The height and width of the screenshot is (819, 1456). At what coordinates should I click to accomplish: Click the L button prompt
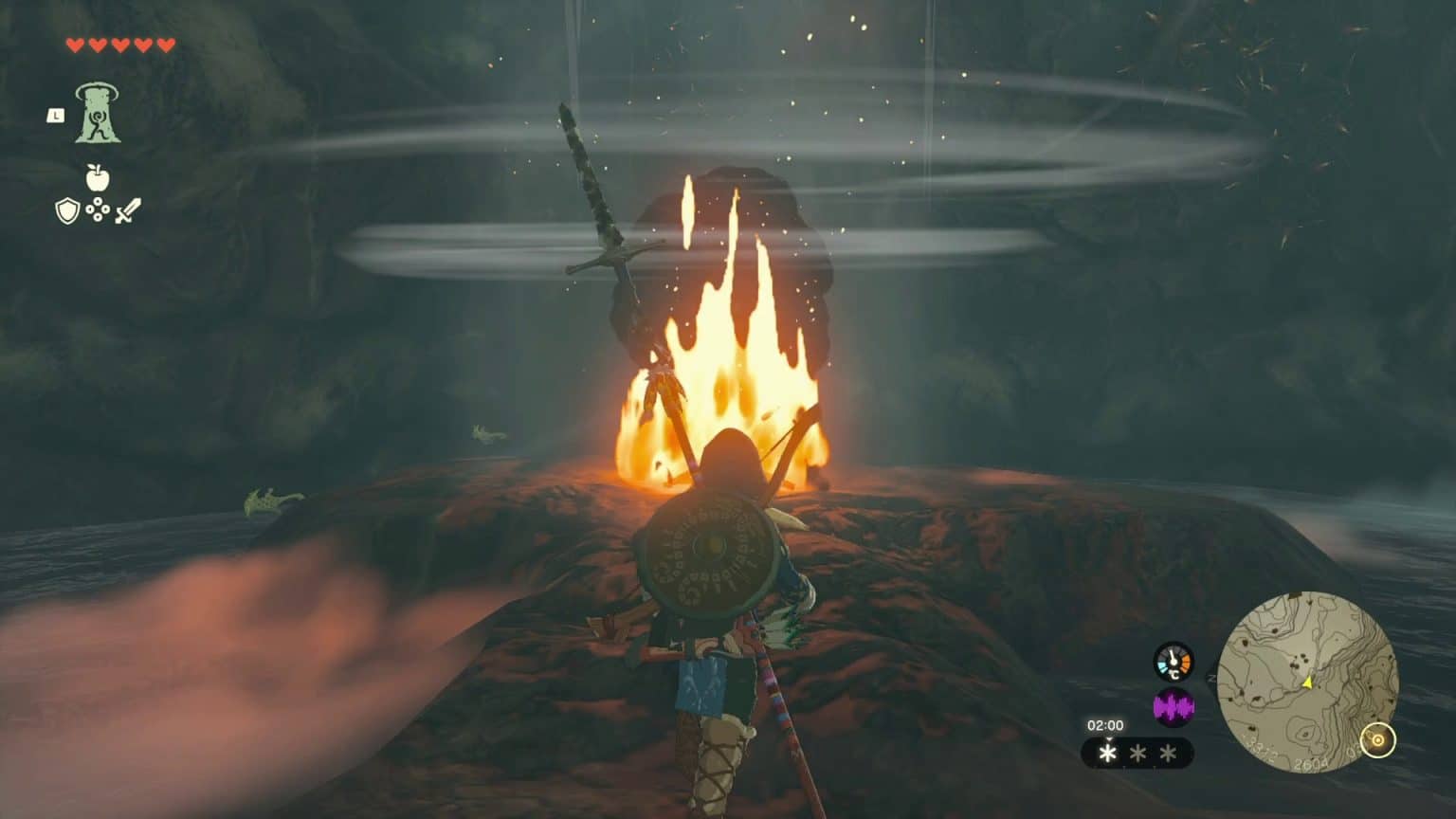coord(55,115)
